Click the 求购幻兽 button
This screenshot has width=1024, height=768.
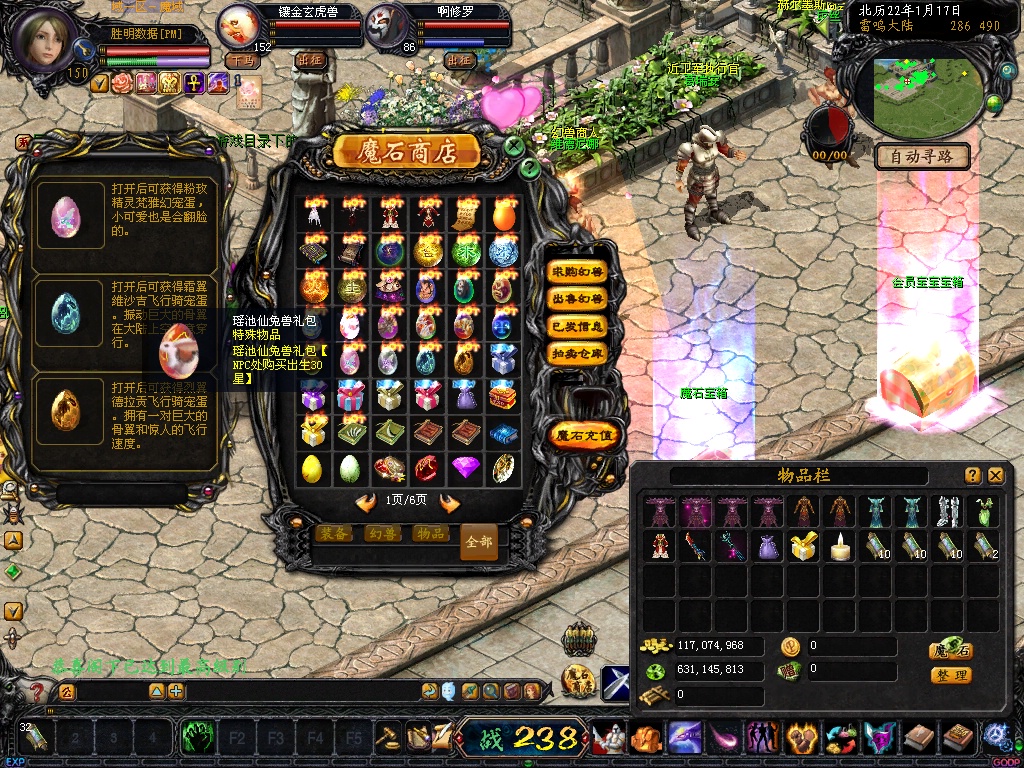(578, 272)
